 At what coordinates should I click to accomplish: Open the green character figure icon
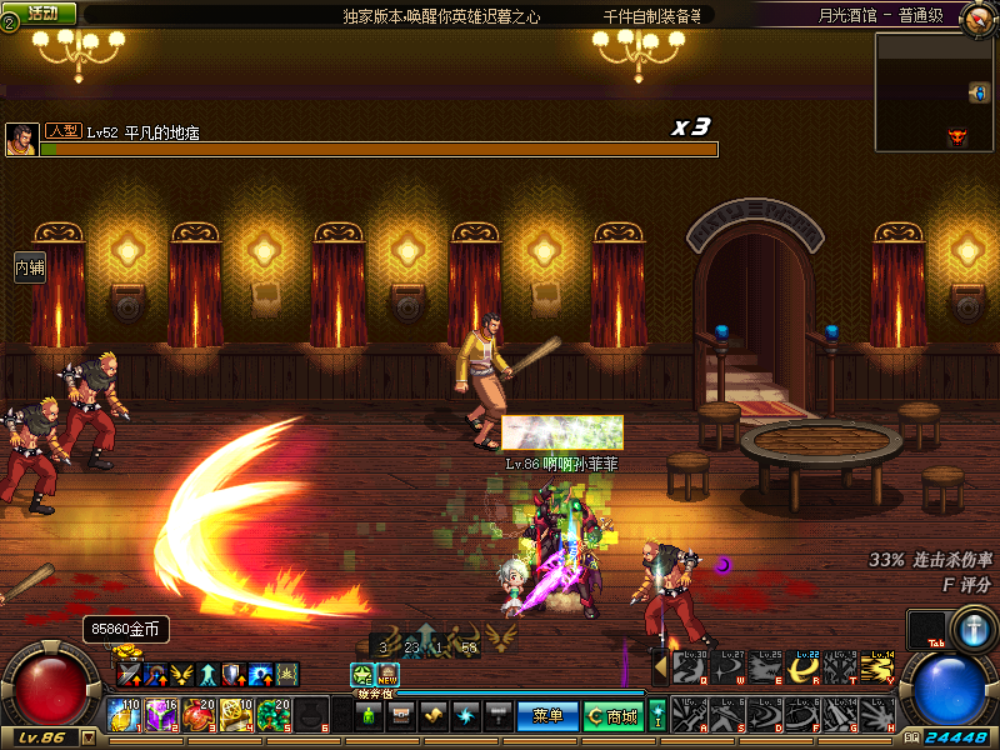(x=368, y=716)
